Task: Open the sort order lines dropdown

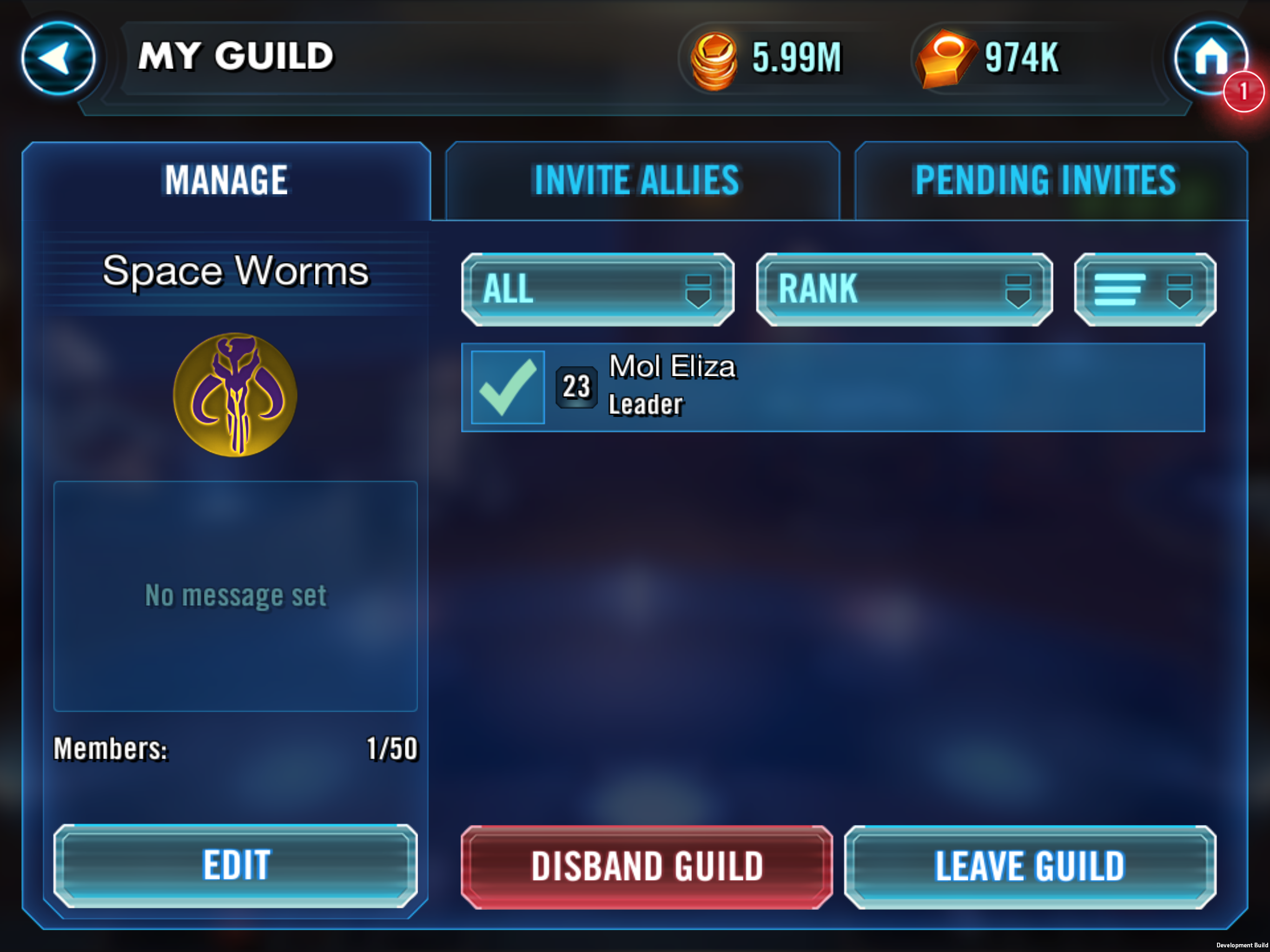Action: (1144, 289)
